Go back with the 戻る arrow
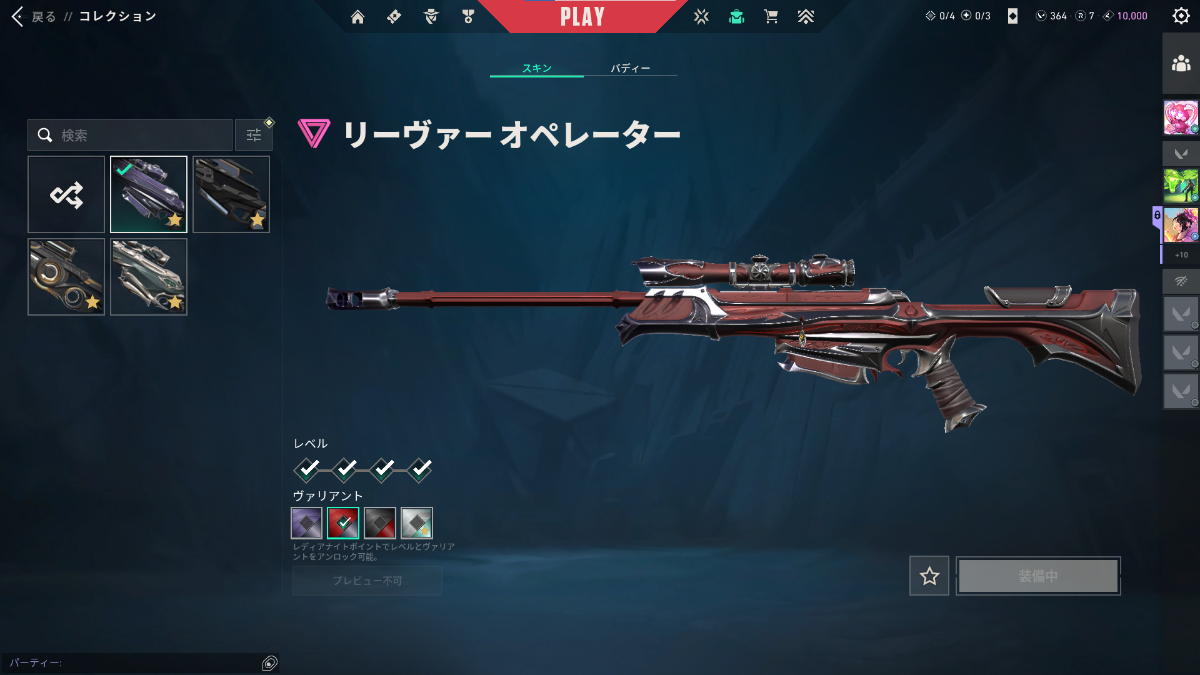This screenshot has height=675, width=1200. coord(18,16)
